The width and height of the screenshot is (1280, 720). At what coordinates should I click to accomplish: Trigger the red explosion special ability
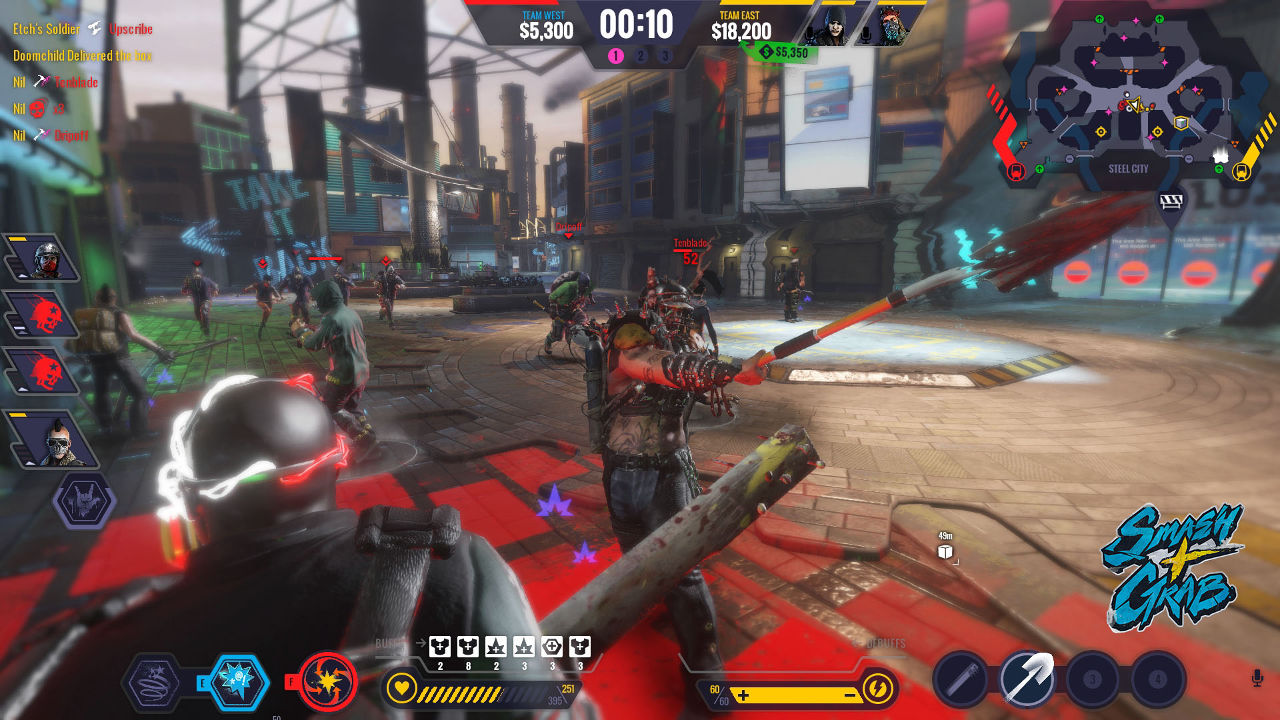(328, 682)
